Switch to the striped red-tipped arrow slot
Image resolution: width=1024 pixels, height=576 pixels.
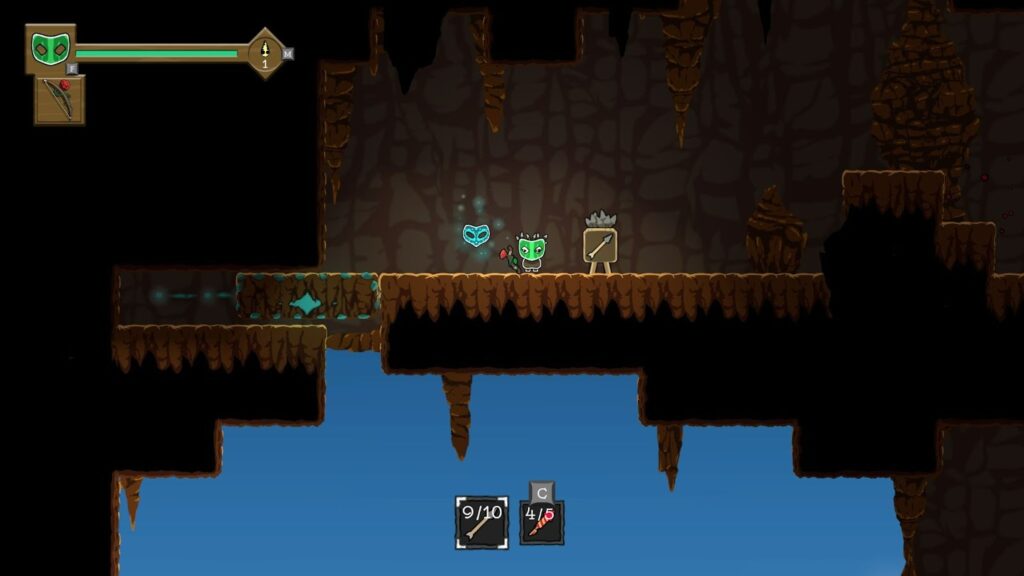[541, 522]
